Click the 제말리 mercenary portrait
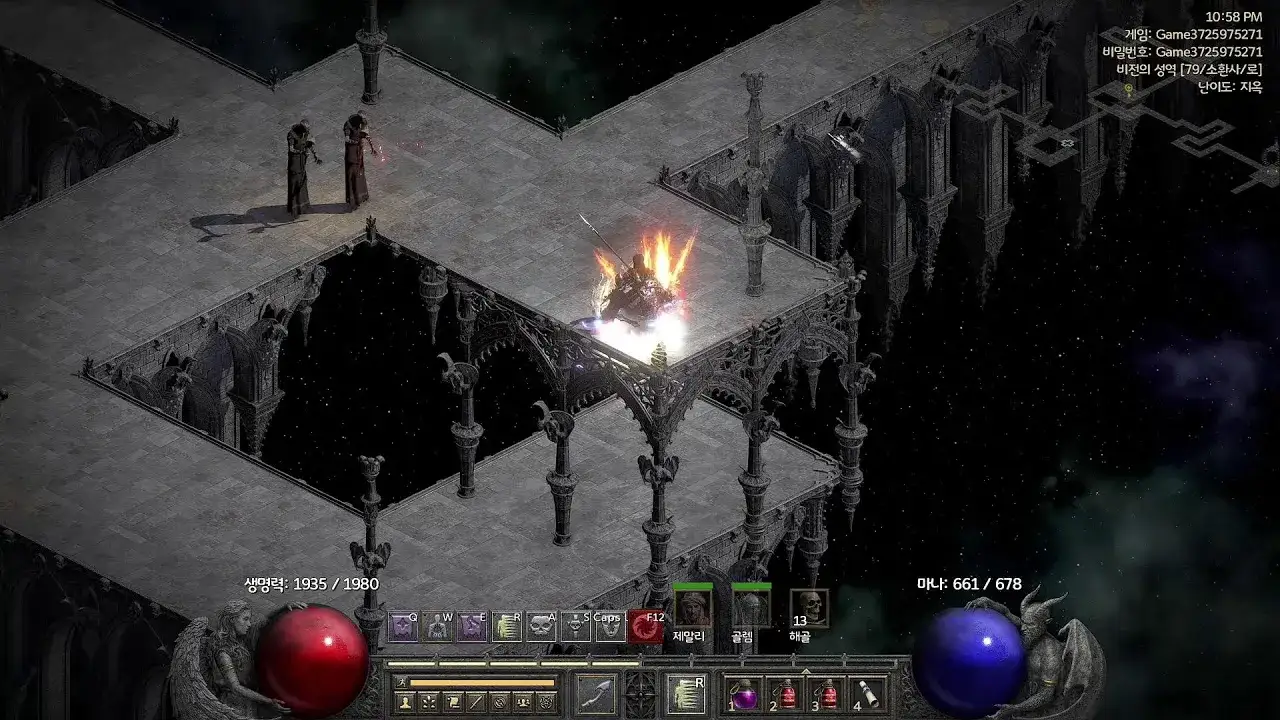1280x720 pixels. [693, 610]
